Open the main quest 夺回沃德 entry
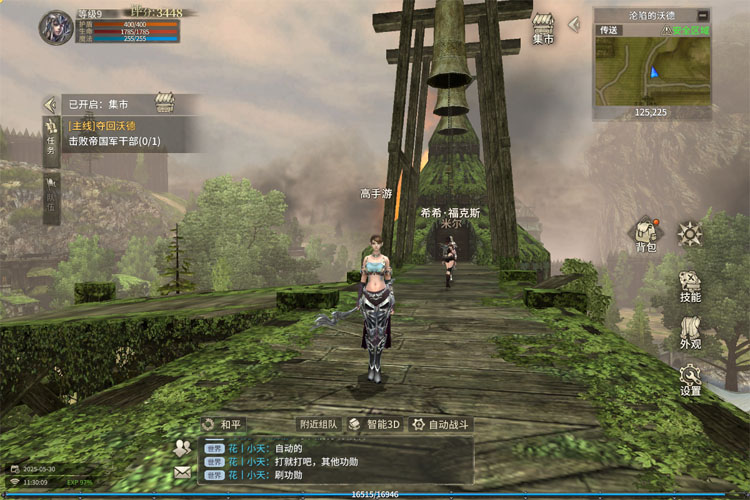 (x=102, y=126)
